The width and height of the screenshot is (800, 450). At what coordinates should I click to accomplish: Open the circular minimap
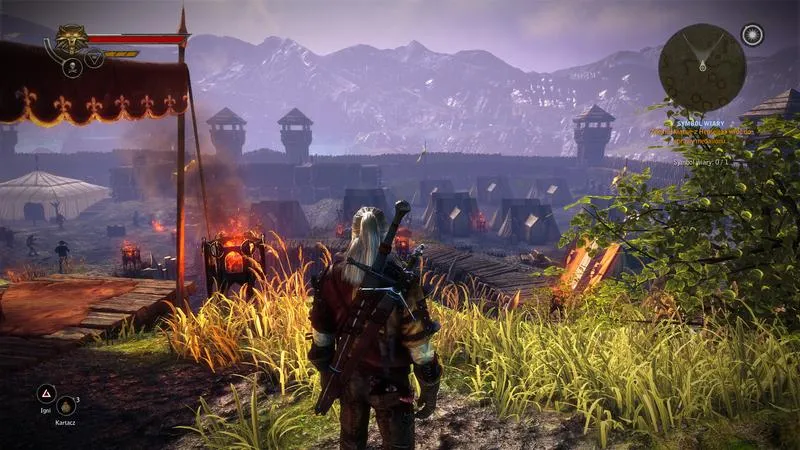click(702, 67)
